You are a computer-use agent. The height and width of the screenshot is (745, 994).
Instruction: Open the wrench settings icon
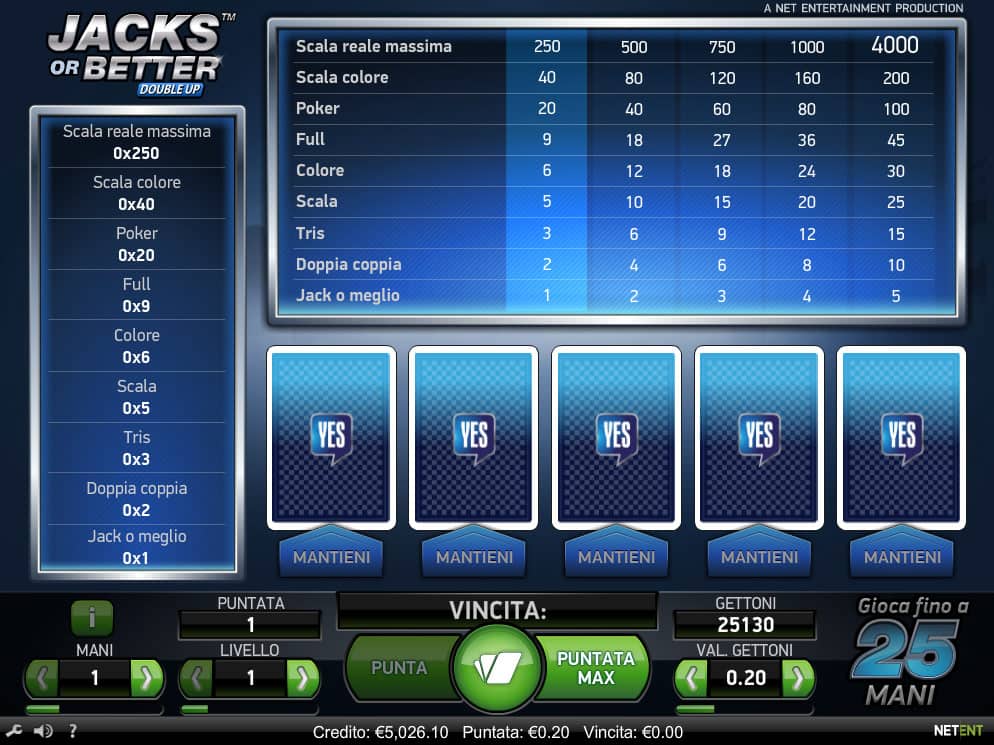[x=16, y=731]
